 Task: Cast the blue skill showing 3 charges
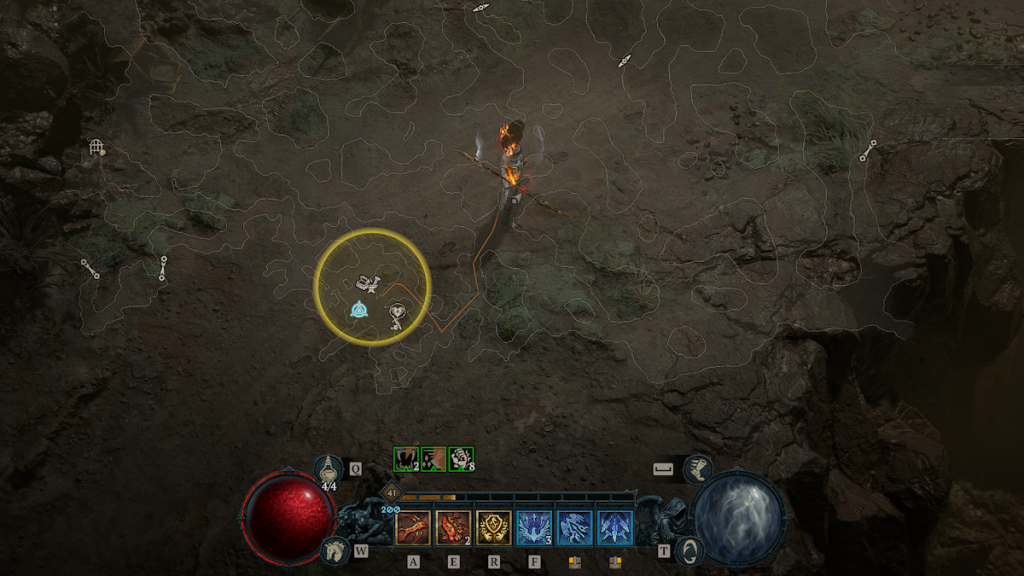pyautogui.click(x=533, y=527)
